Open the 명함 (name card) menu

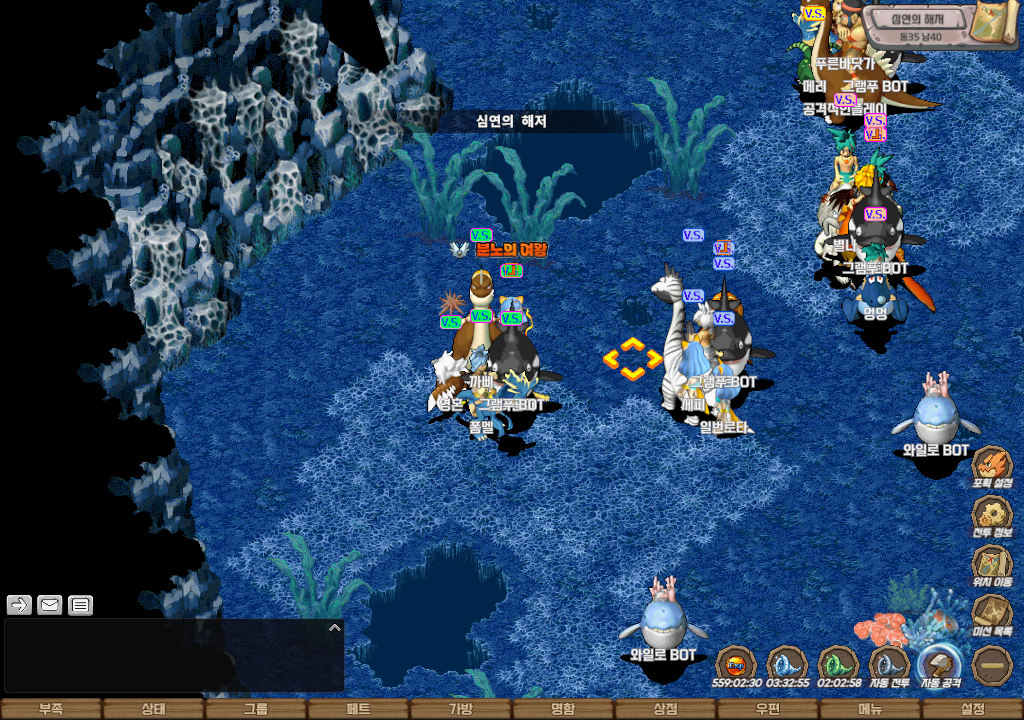[563, 709]
